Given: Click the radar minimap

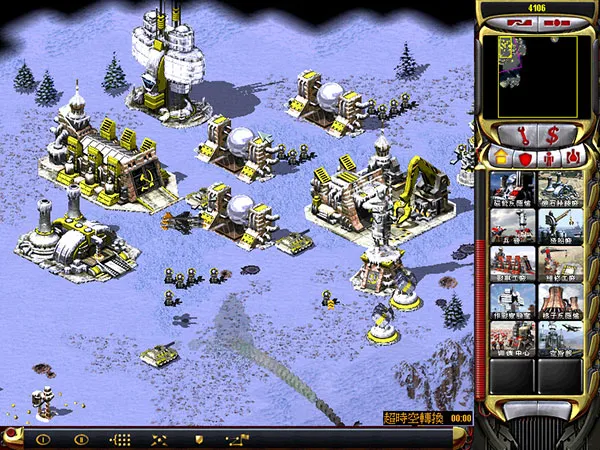Looking at the screenshot, I should tap(535, 75).
